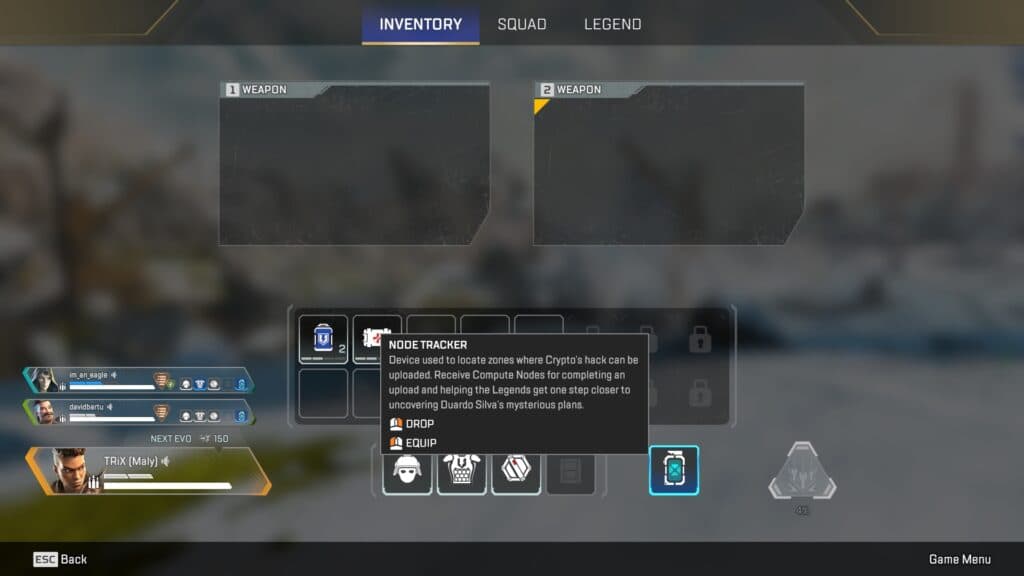Screen dimensions: 1024x576
Task: Select teammate davidbartu's squad banner
Action: point(138,412)
